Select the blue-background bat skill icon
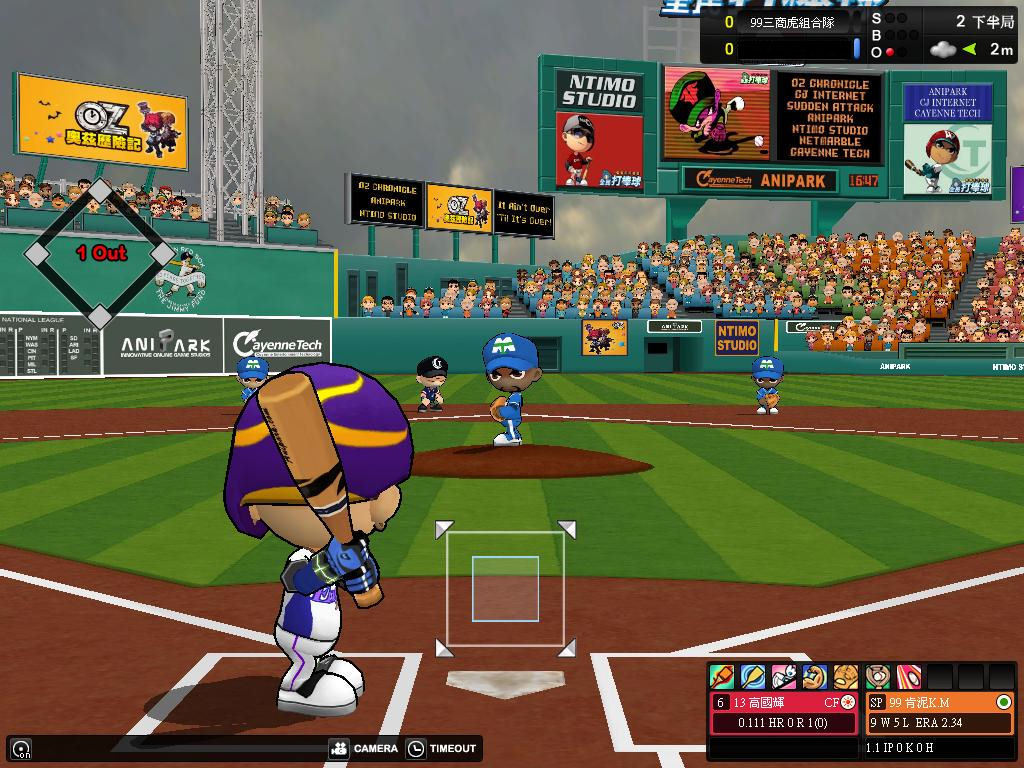This screenshot has height=768, width=1024. [x=753, y=677]
